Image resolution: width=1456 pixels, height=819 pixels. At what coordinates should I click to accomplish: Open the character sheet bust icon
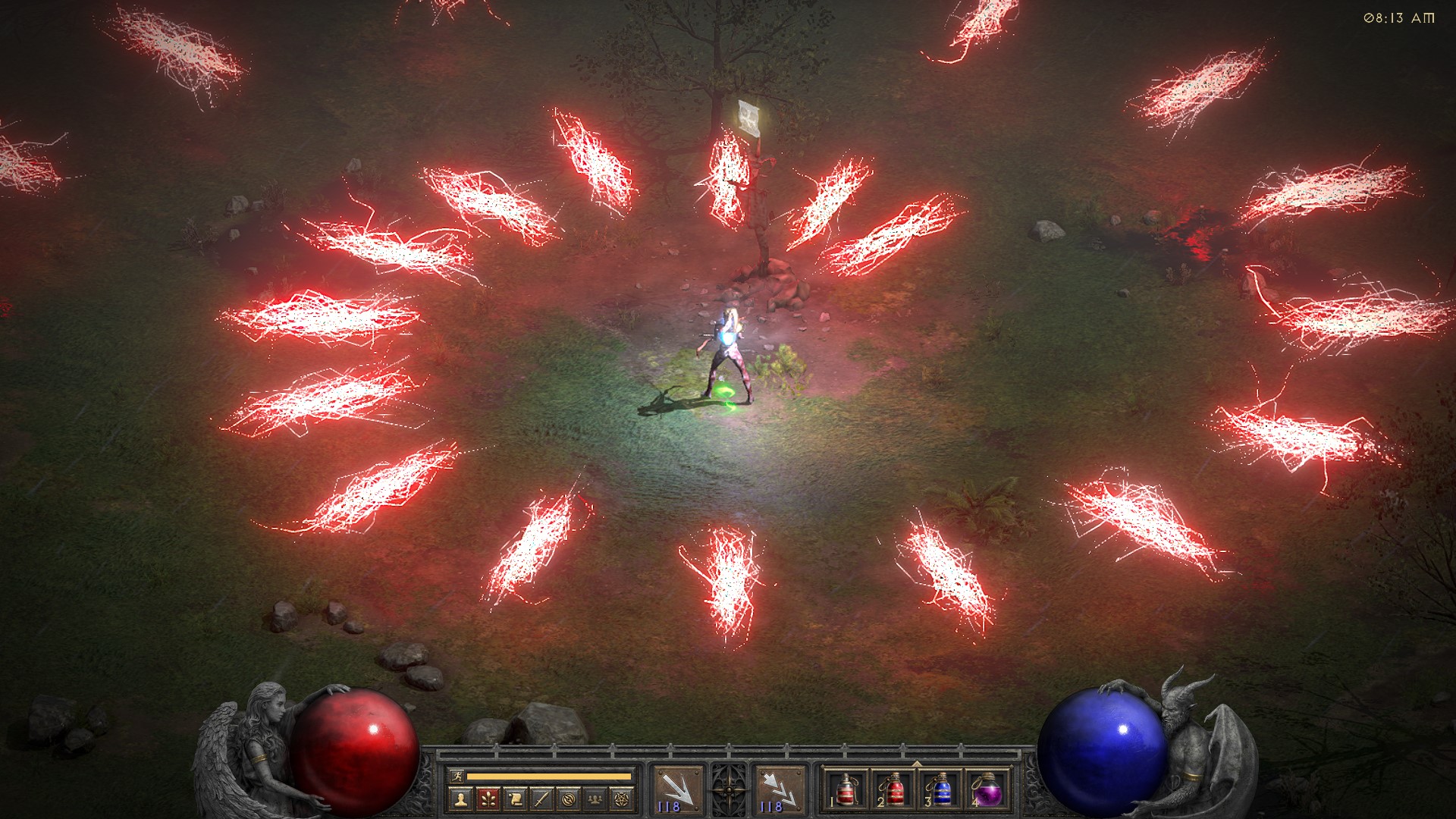point(460,798)
